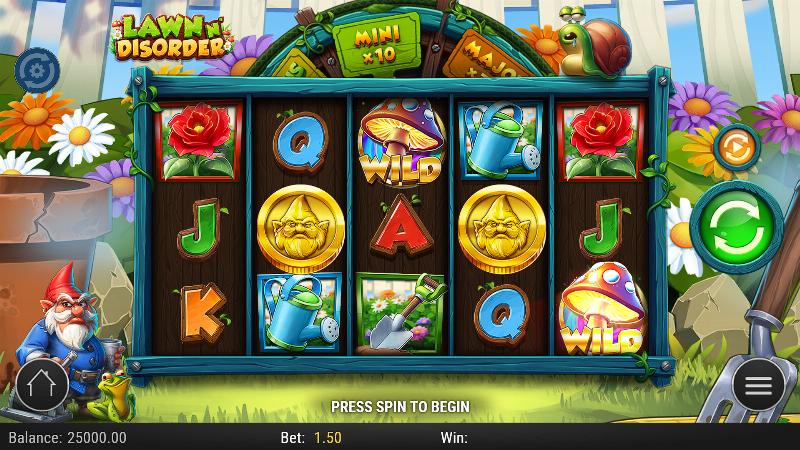
Task: Open the blue gear settings
Action: point(37,69)
